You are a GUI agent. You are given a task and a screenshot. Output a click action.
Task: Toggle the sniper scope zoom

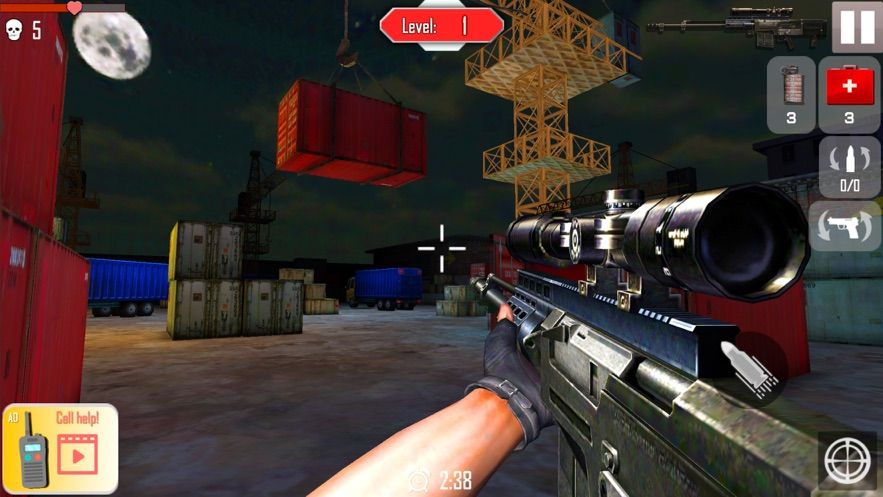point(845,461)
